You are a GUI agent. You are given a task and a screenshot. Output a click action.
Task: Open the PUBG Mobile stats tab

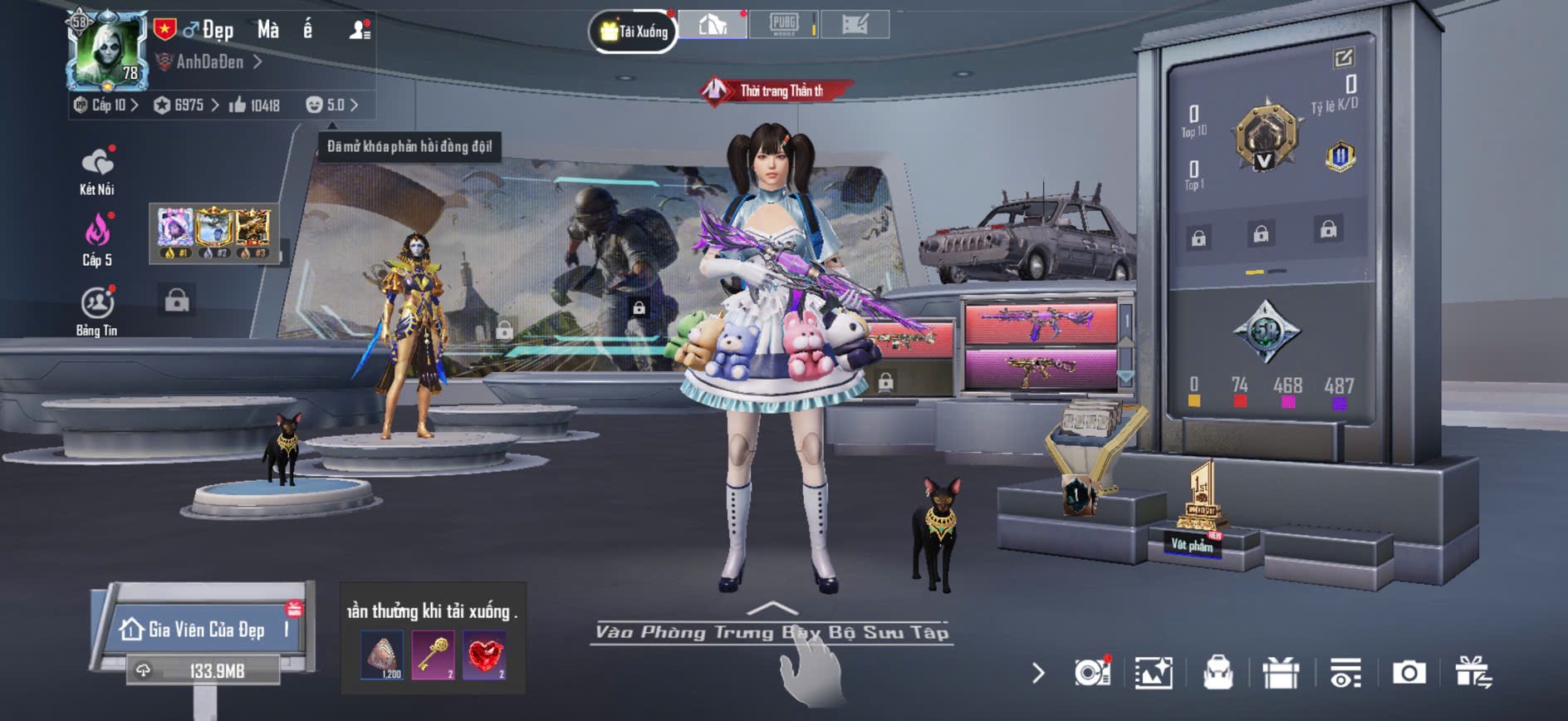pos(783,24)
